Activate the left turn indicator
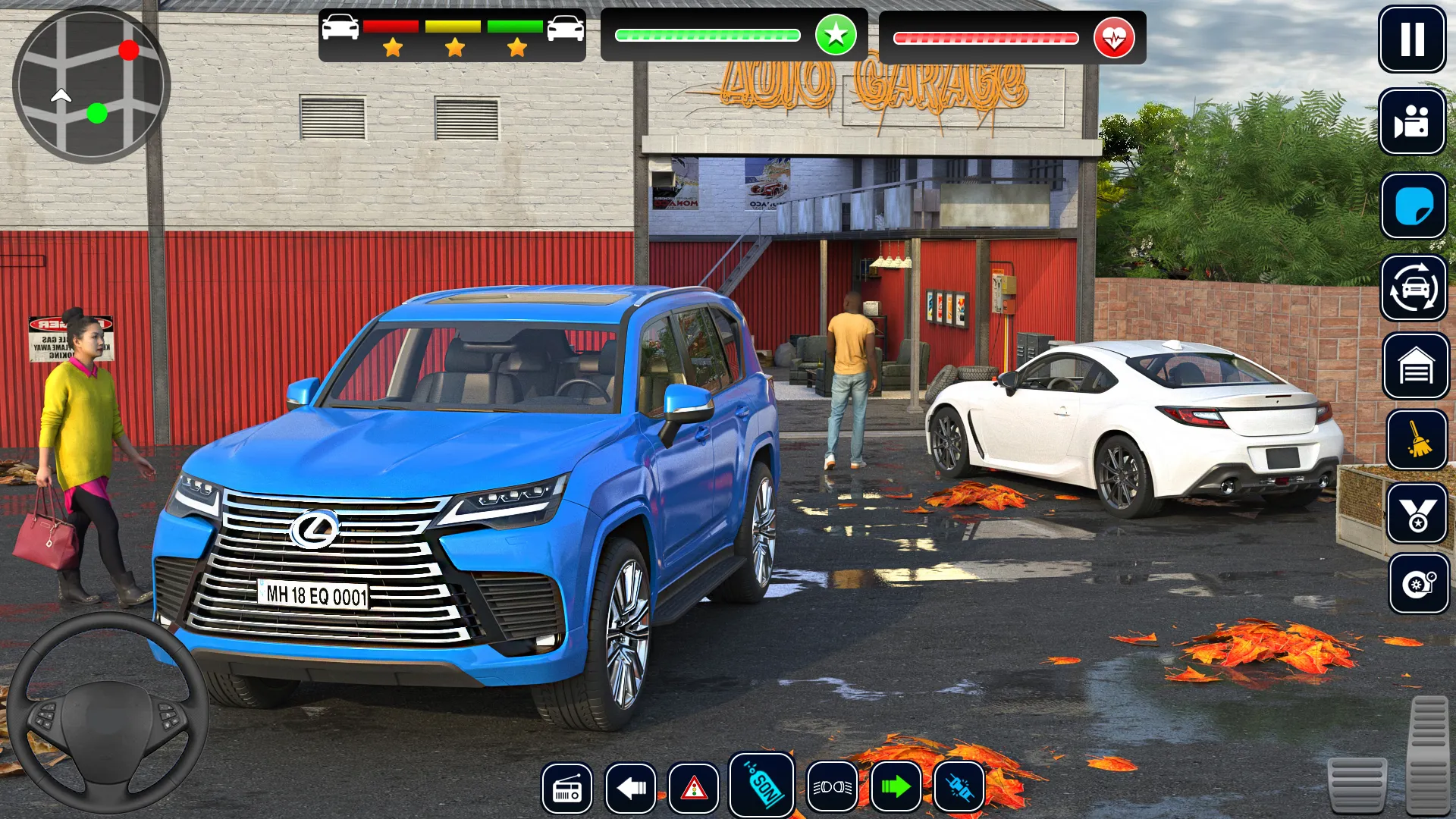This screenshot has height=819, width=1456. pyautogui.click(x=631, y=789)
